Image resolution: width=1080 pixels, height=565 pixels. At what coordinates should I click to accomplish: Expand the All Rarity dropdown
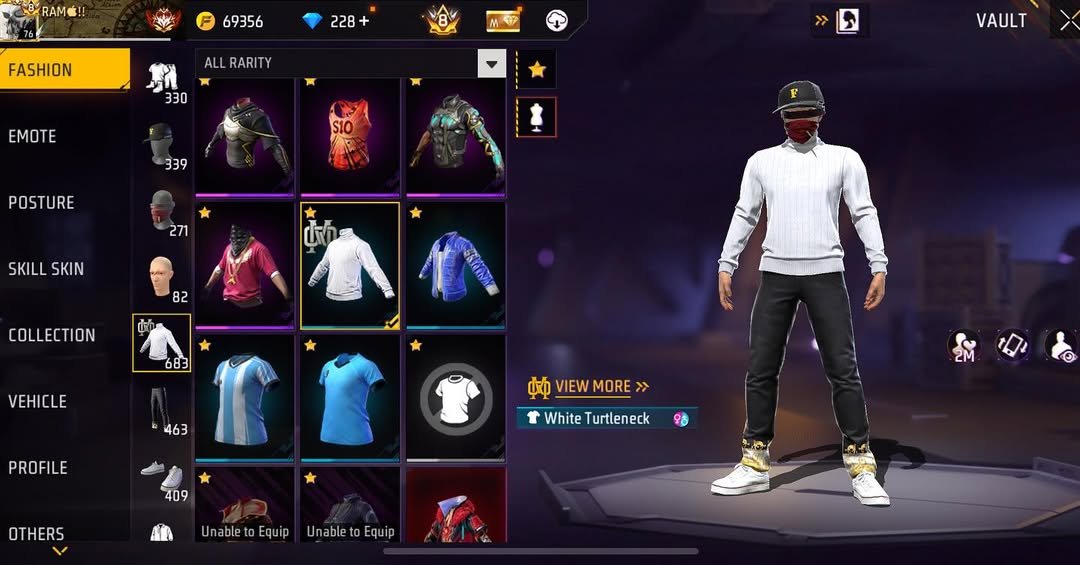pos(491,64)
